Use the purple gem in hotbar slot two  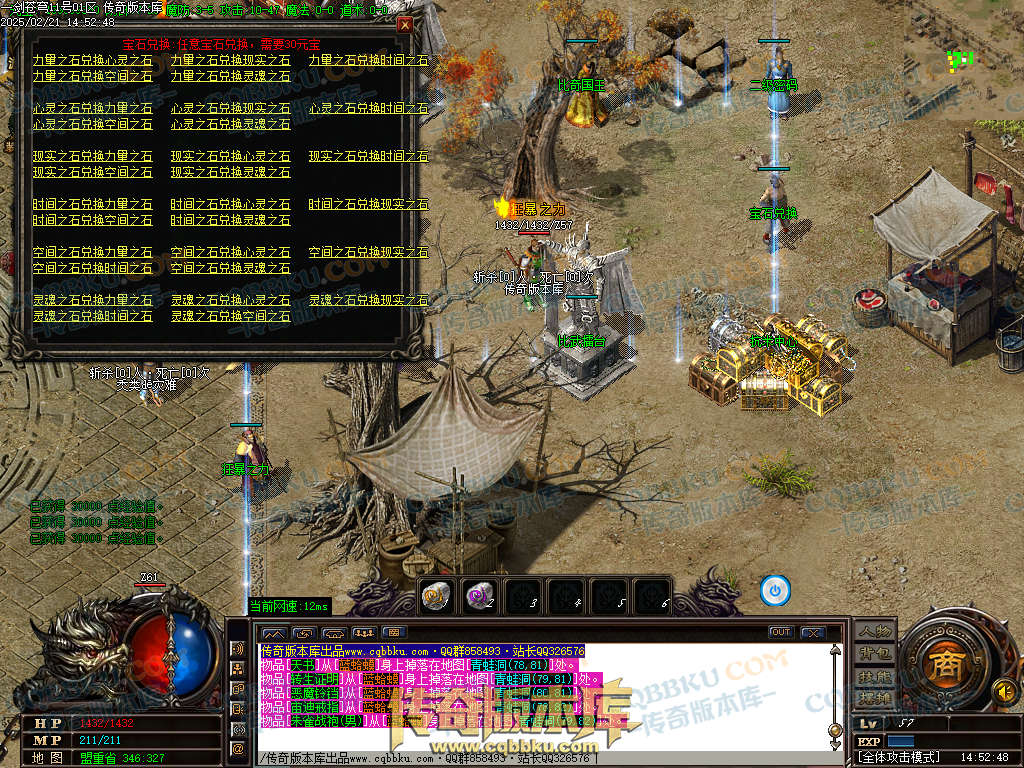coord(479,596)
